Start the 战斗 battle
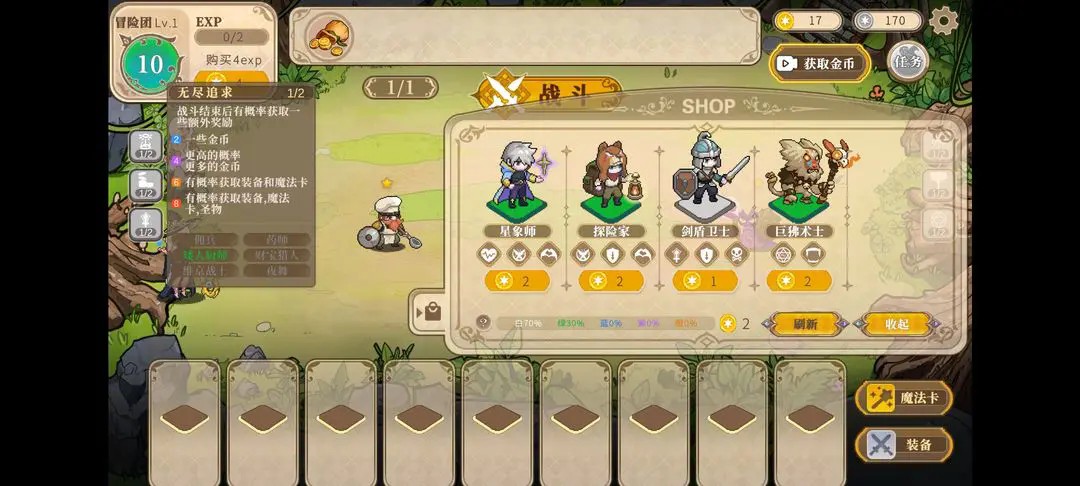Image resolution: width=1080 pixels, height=486 pixels. 545,92
